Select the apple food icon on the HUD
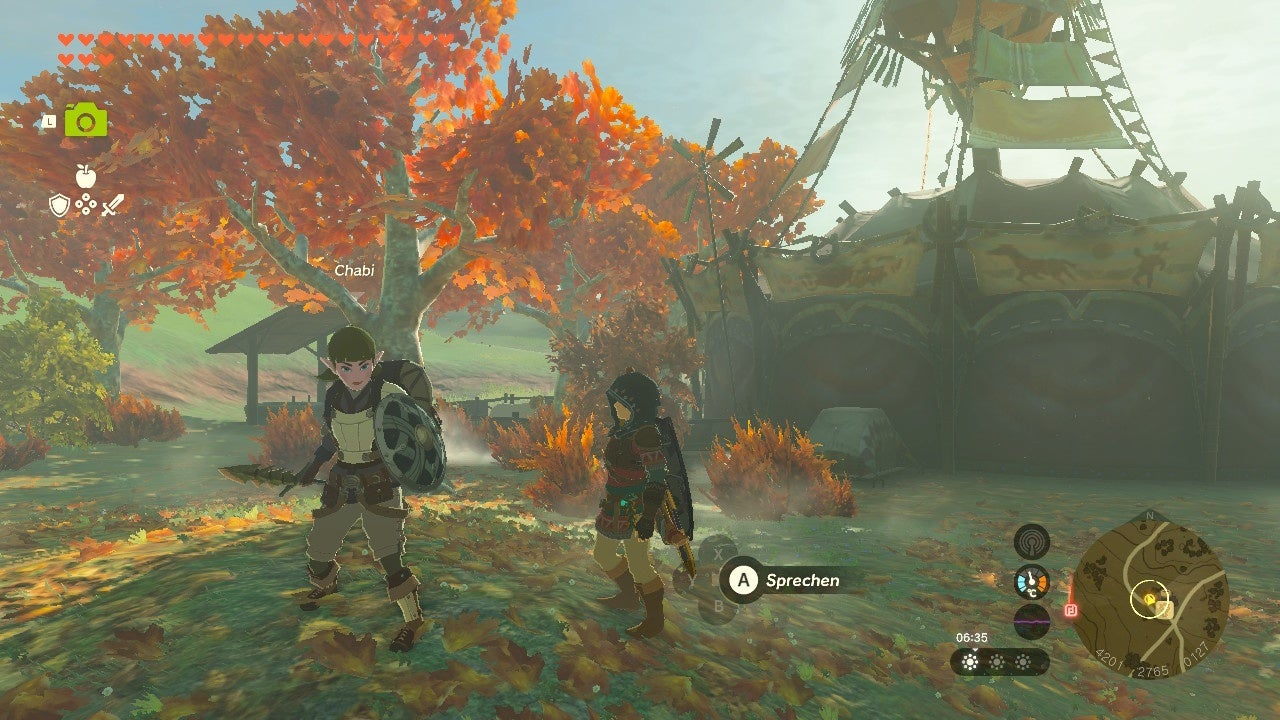 [x=85, y=176]
